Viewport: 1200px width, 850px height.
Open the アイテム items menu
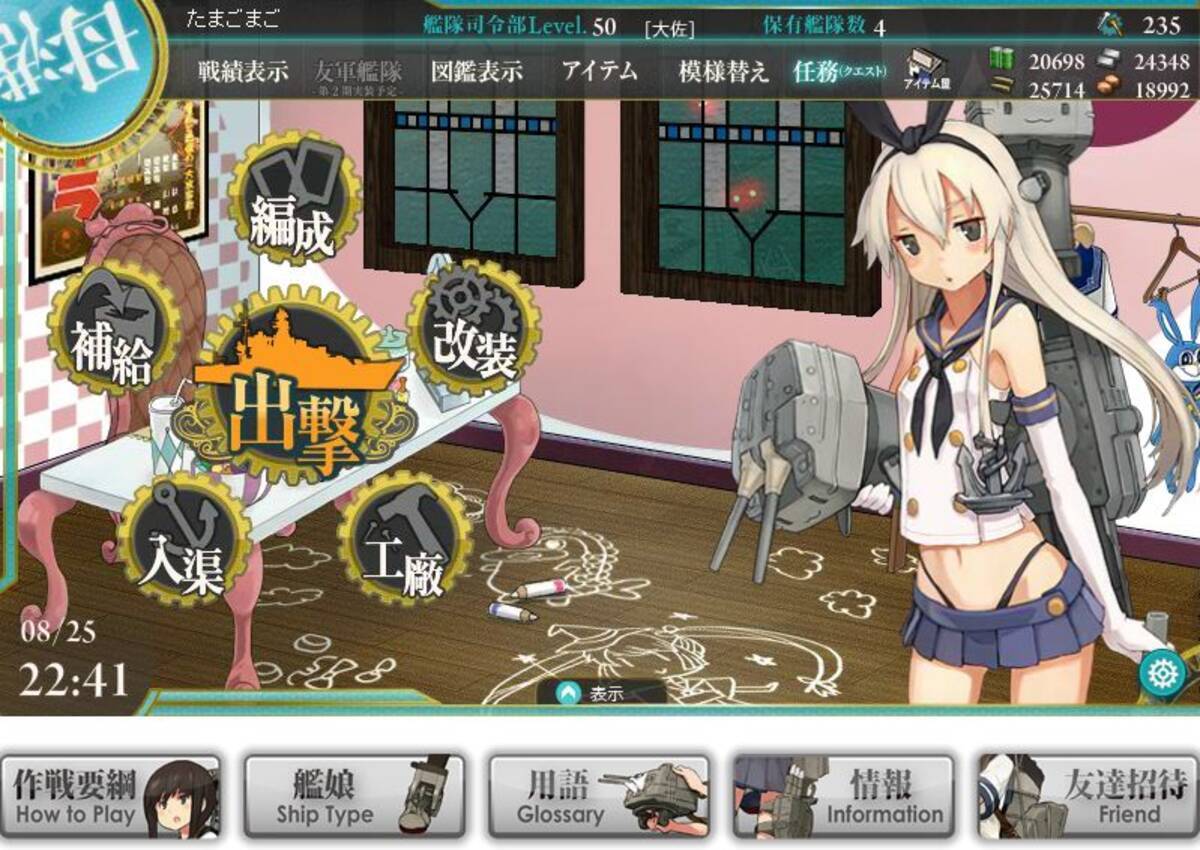pyautogui.click(x=599, y=71)
